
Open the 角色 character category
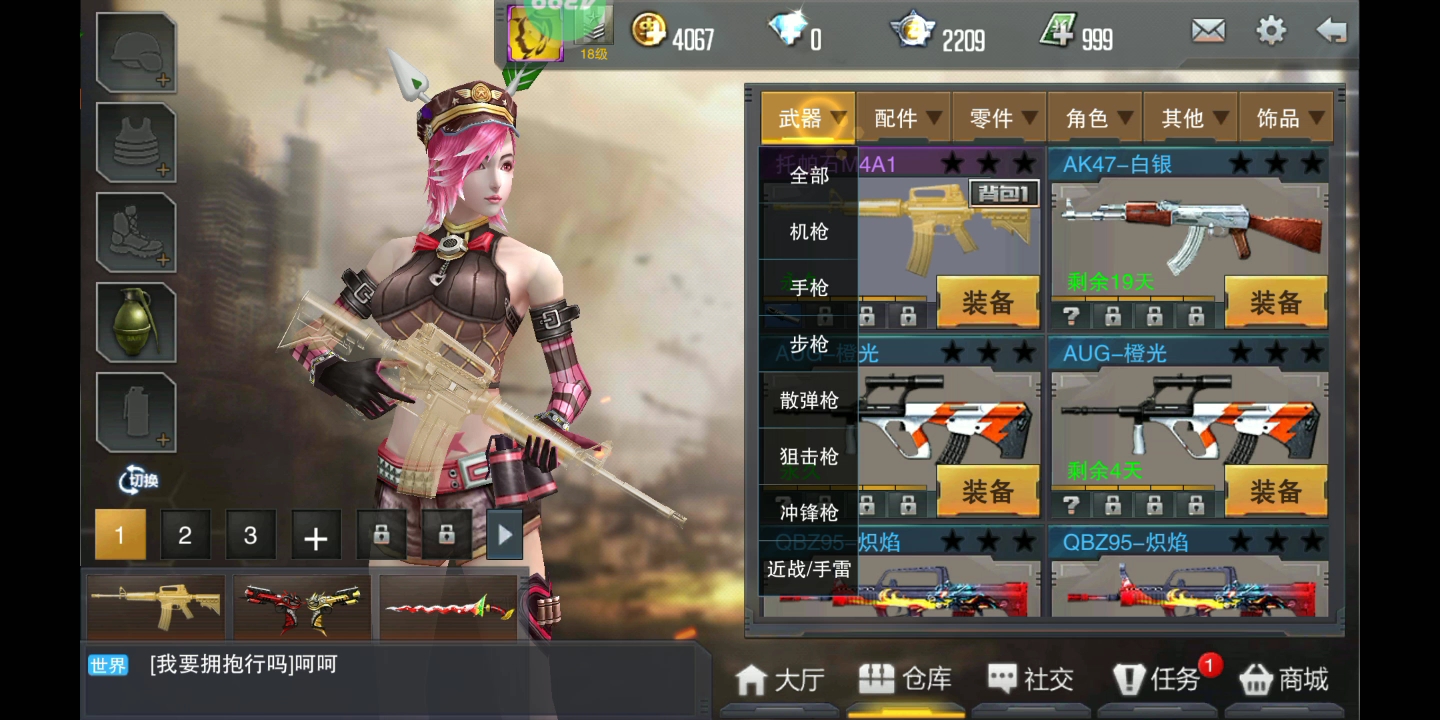tap(1094, 119)
